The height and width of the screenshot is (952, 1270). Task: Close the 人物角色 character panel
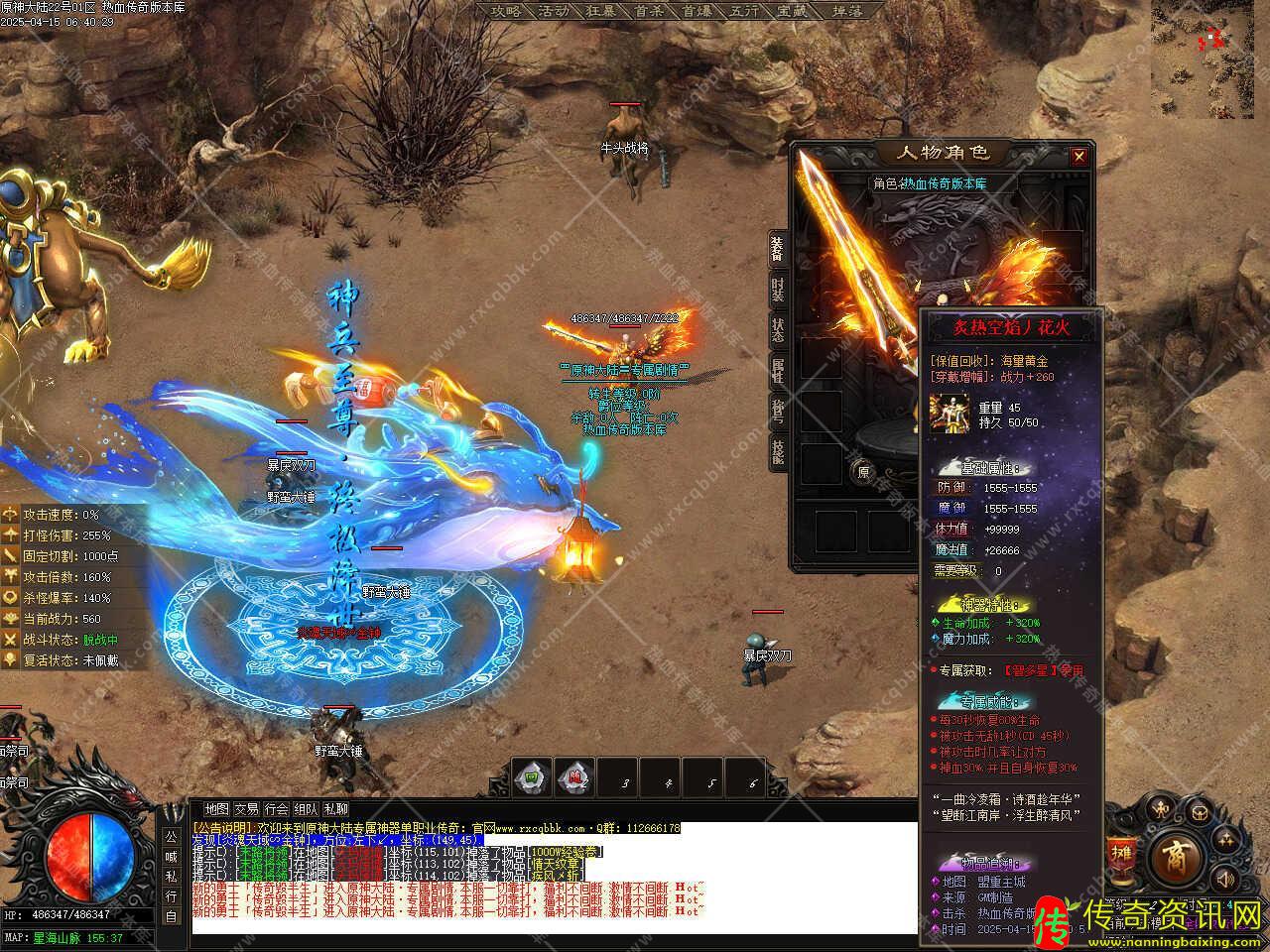tap(1079, 156)
